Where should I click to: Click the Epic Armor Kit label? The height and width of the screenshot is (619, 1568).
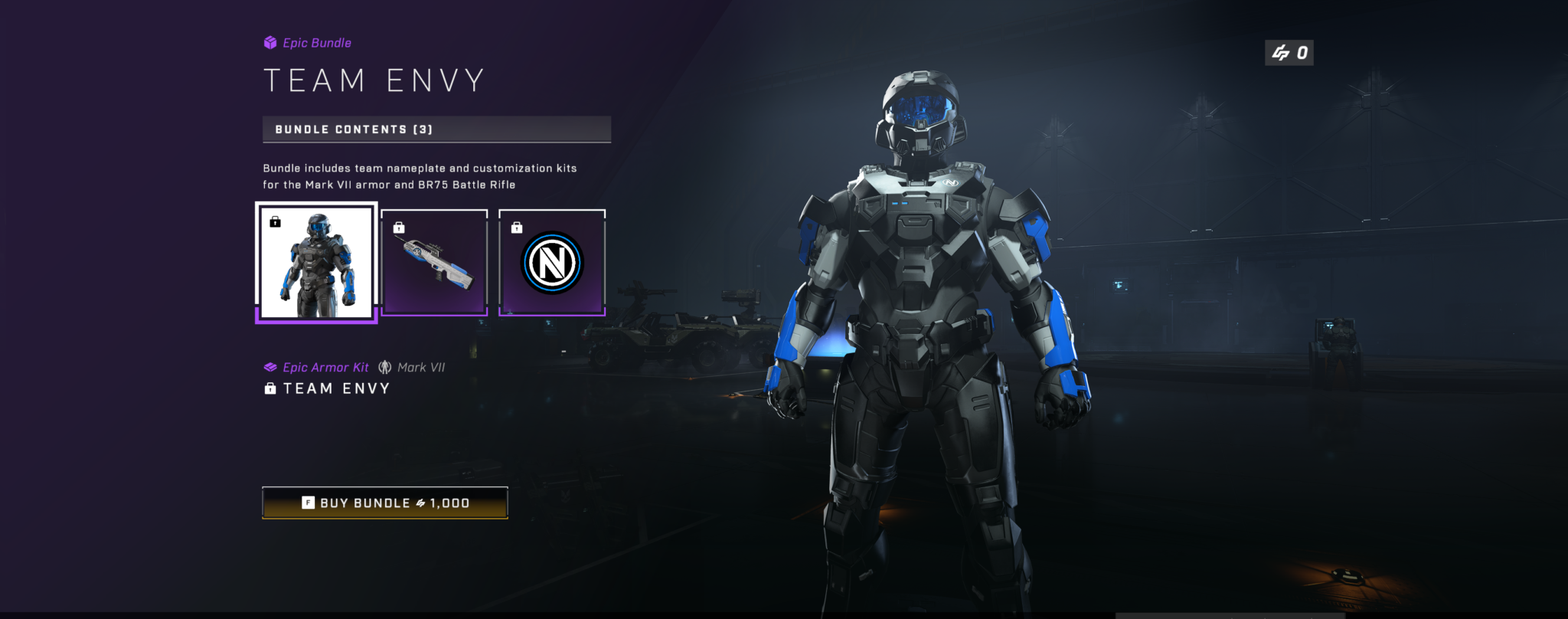325,367
